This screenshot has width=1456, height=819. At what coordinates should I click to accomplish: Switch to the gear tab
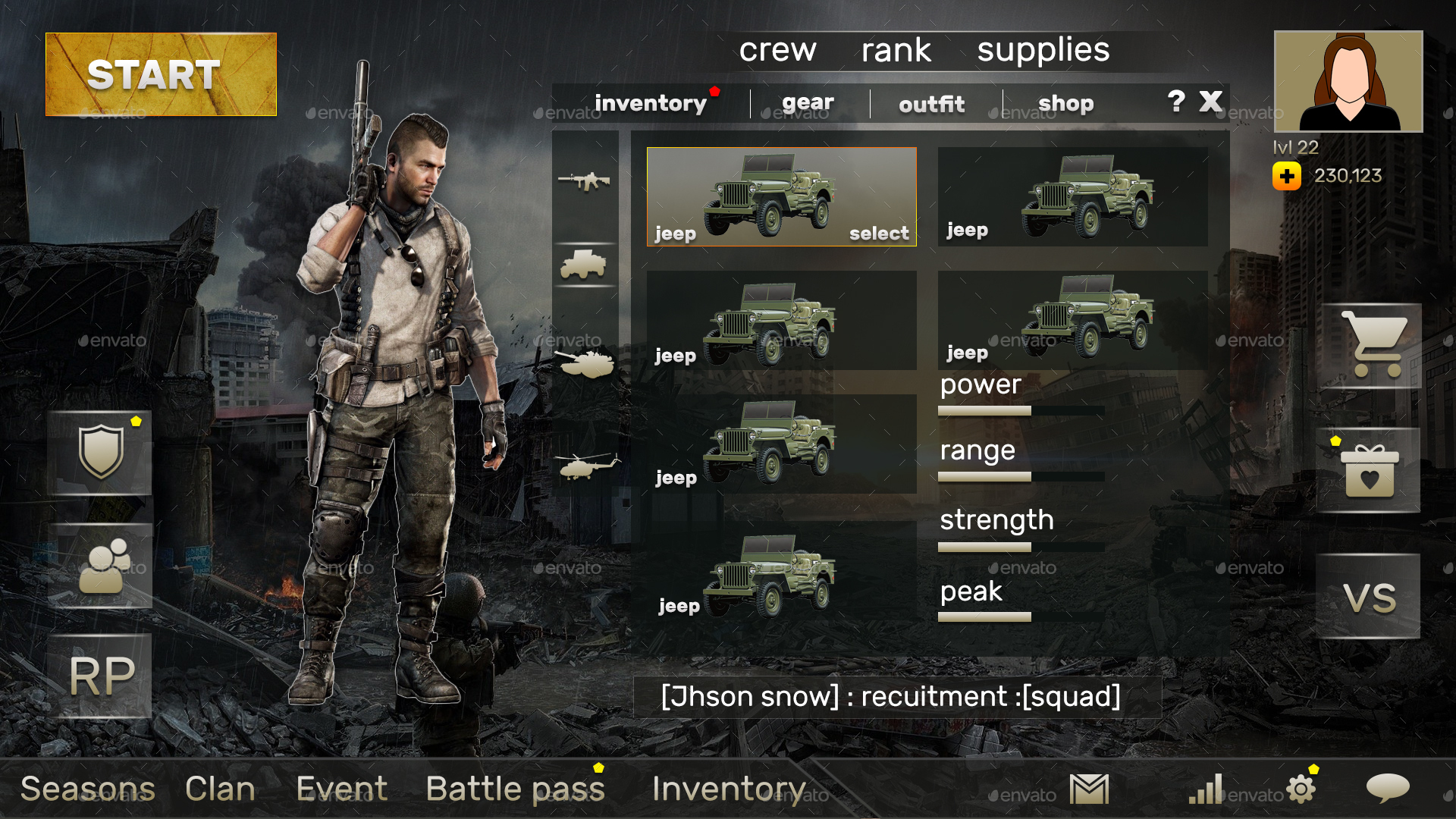[x=808, y=103]
